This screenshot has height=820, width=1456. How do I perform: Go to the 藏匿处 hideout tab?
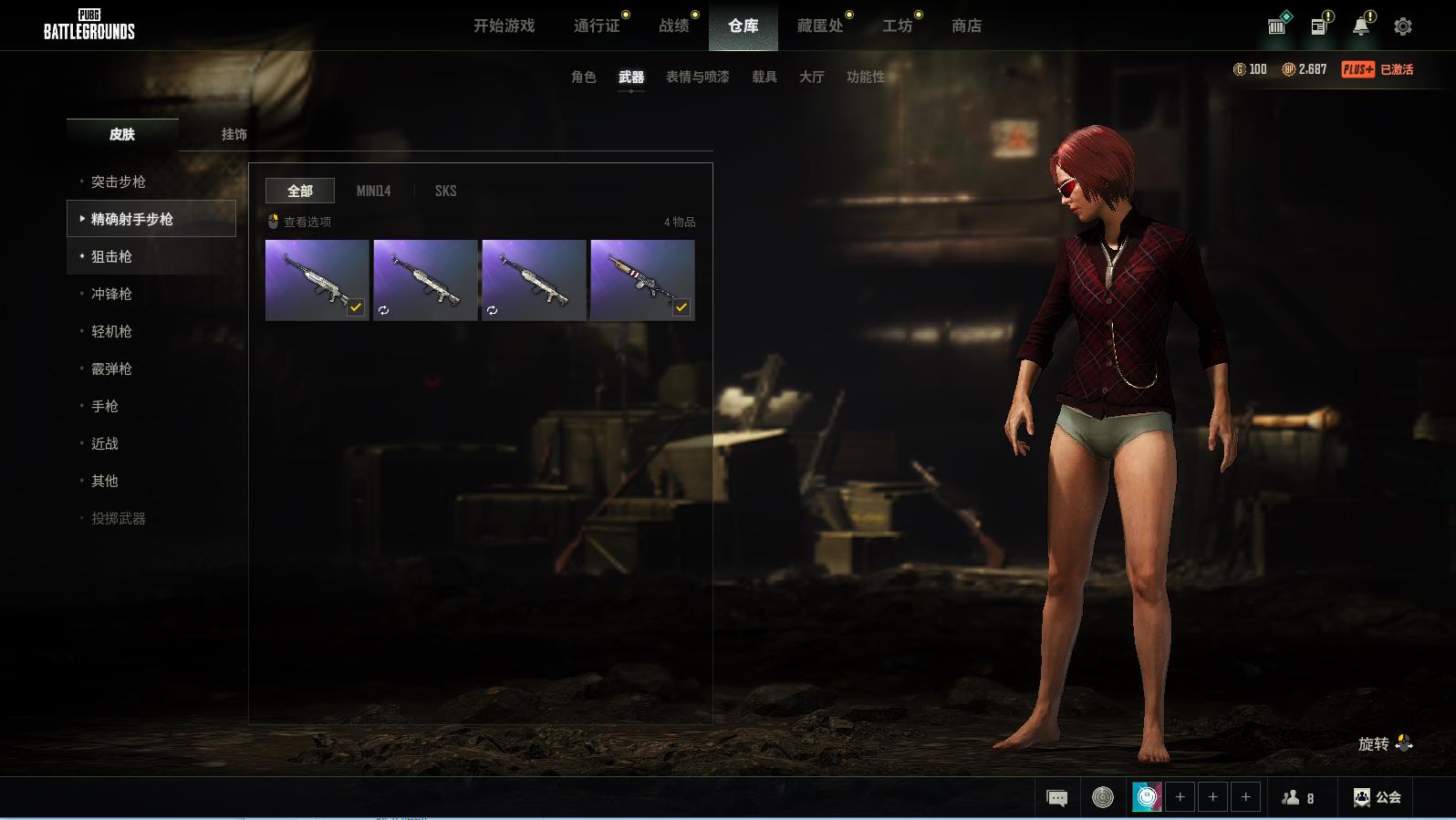tap(820, 26)
